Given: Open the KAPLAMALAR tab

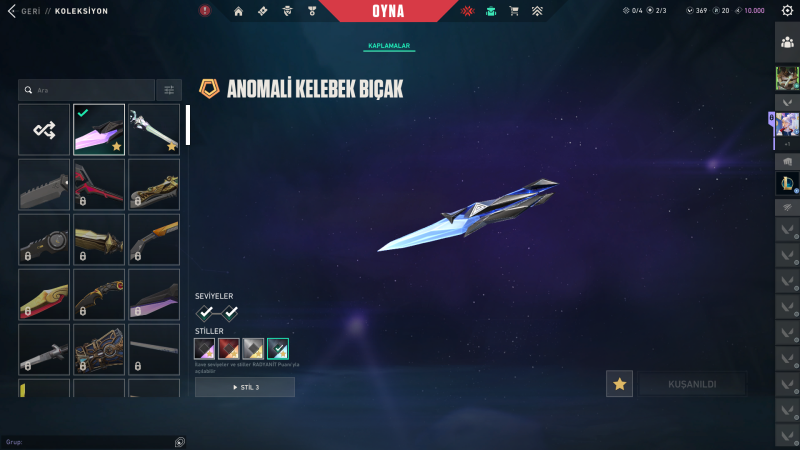Looking at the screenshot, I should tap(388, 46).
